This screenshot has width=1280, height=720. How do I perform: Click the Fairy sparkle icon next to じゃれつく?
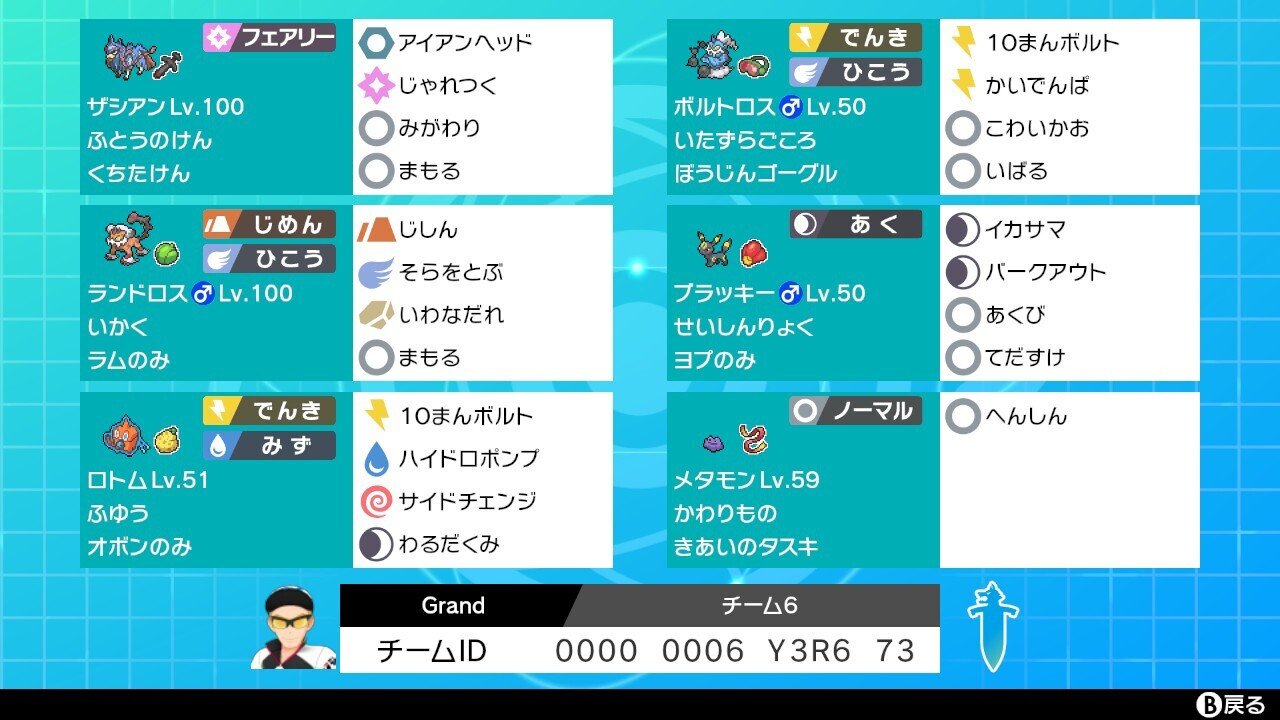click(x=375, y=87)
